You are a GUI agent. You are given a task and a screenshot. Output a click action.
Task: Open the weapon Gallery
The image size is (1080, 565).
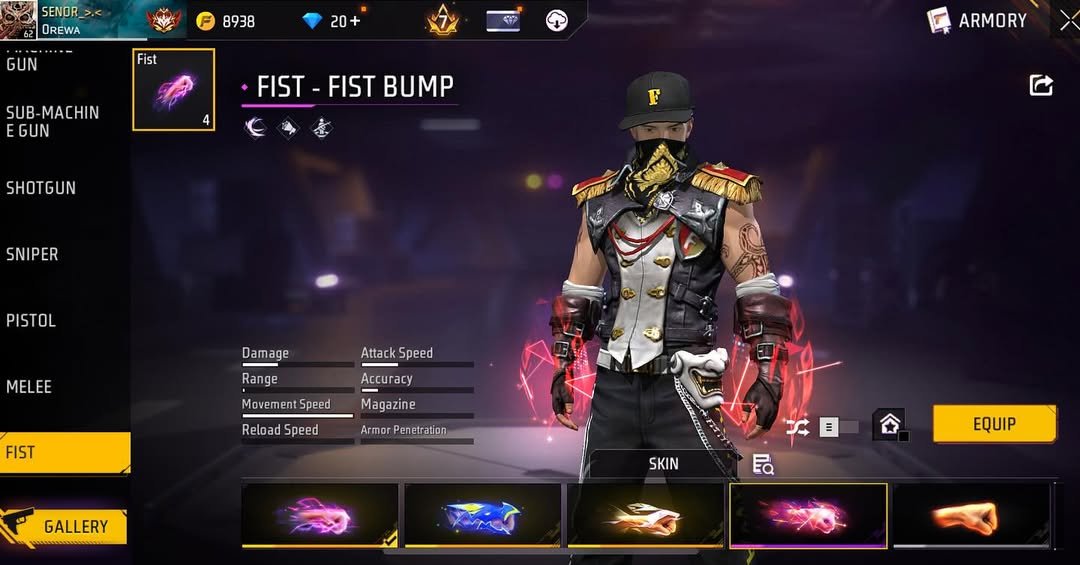(x=65, y=526)
